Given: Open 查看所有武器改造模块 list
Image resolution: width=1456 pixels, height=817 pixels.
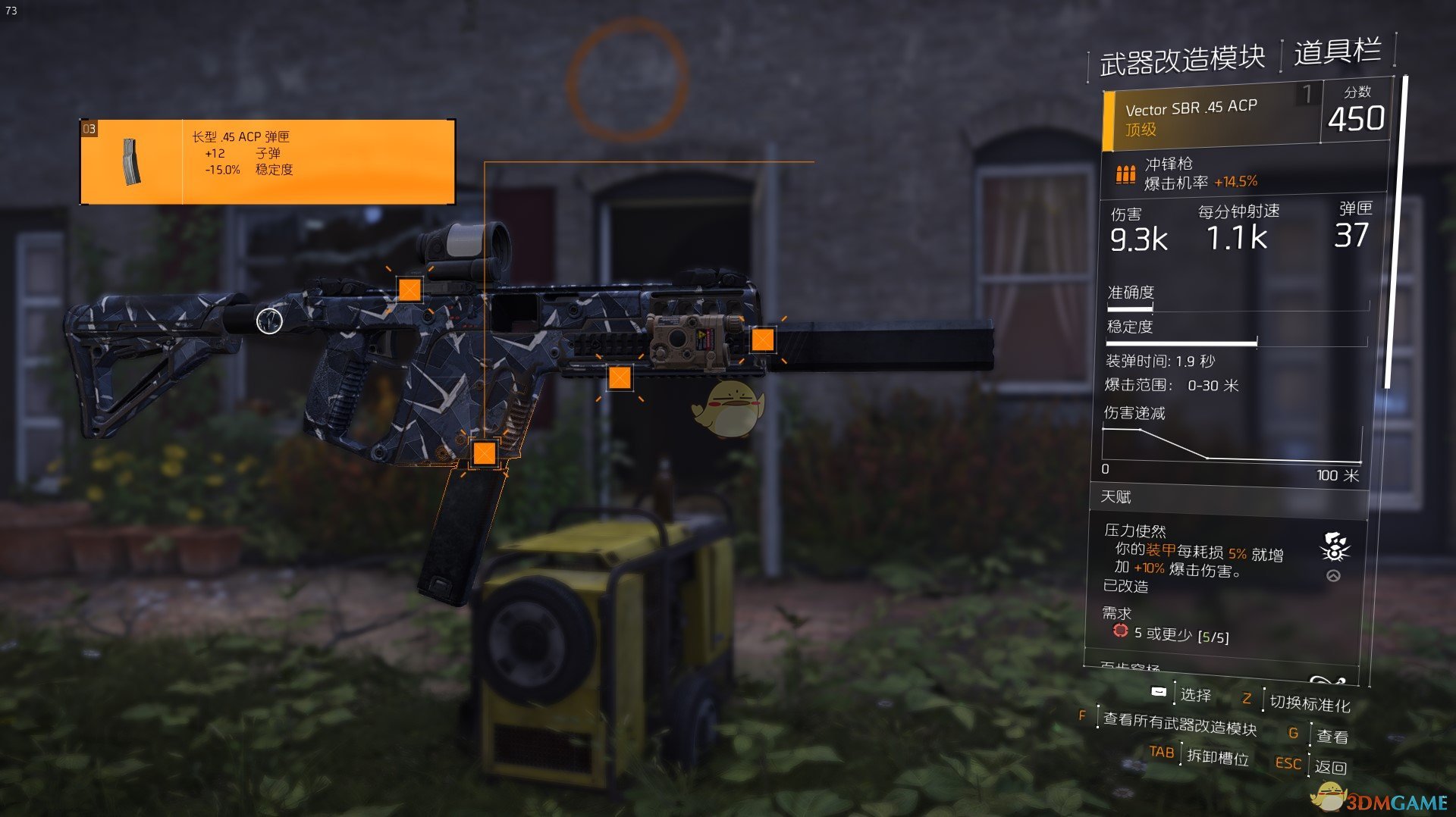Looking at the screenshot, I should point(1179,725).
